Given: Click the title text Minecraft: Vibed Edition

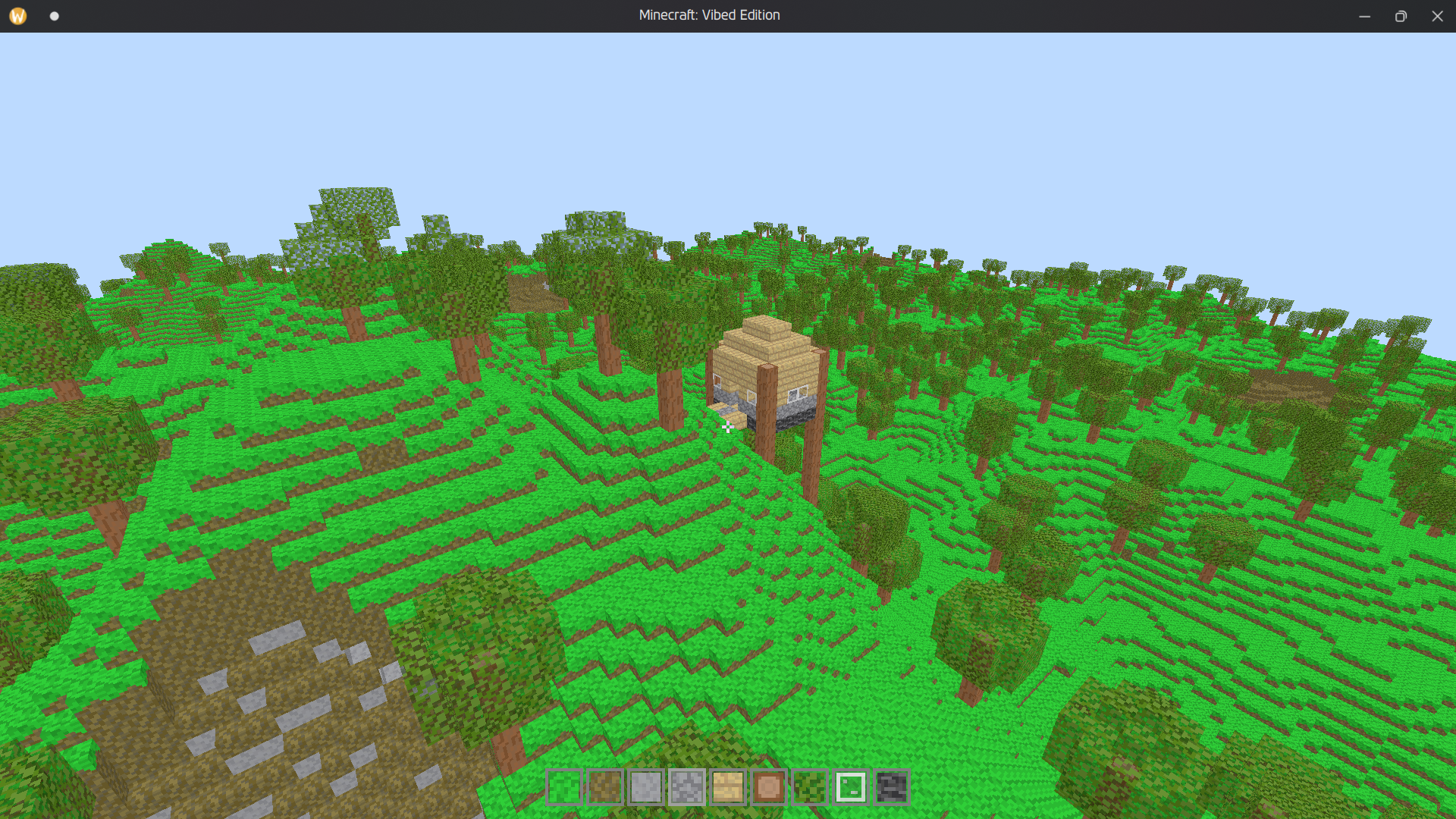Looking at the screenshot, I should tap(708, 15).
